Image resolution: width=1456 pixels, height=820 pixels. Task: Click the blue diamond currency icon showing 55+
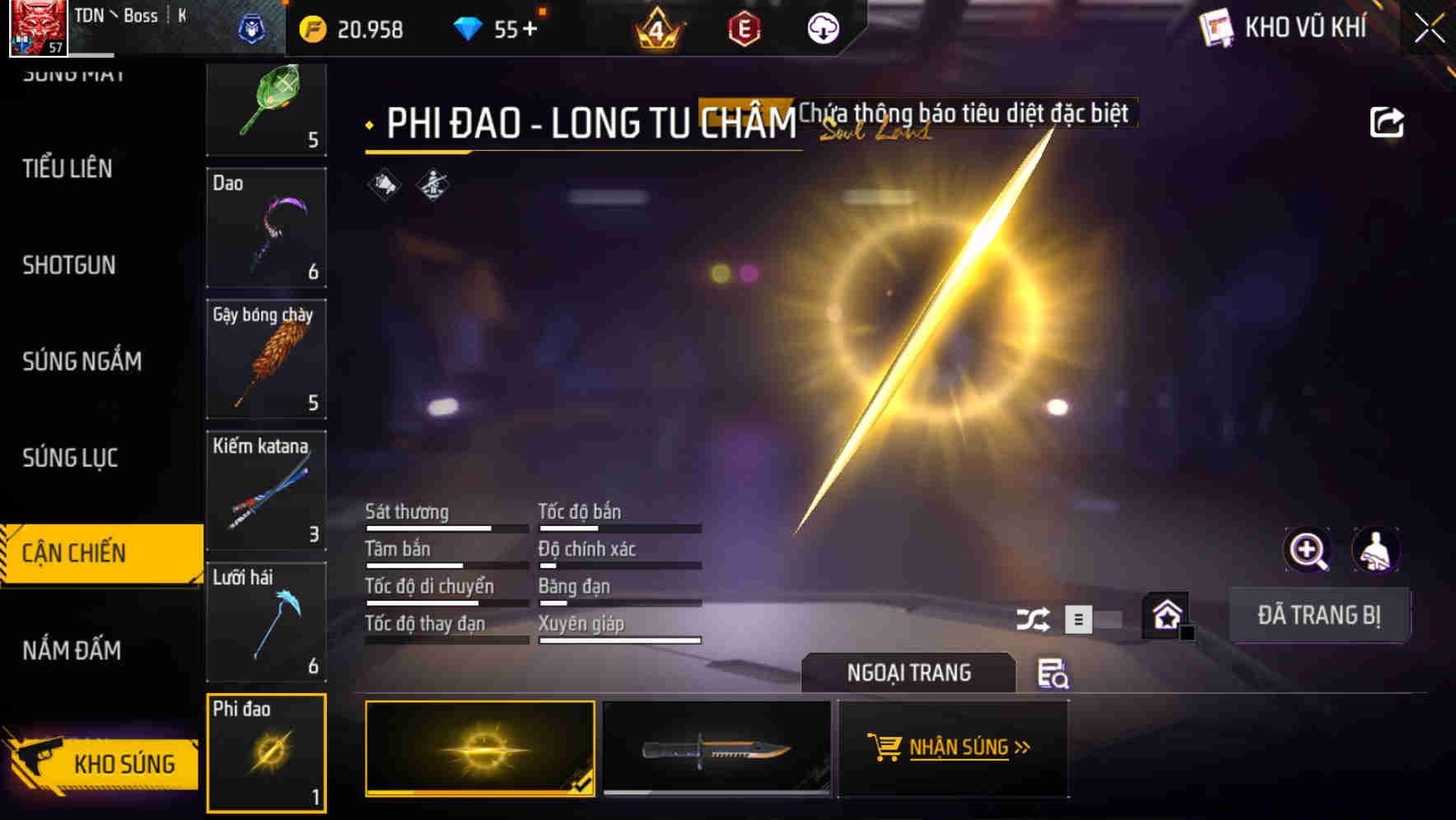469,27
